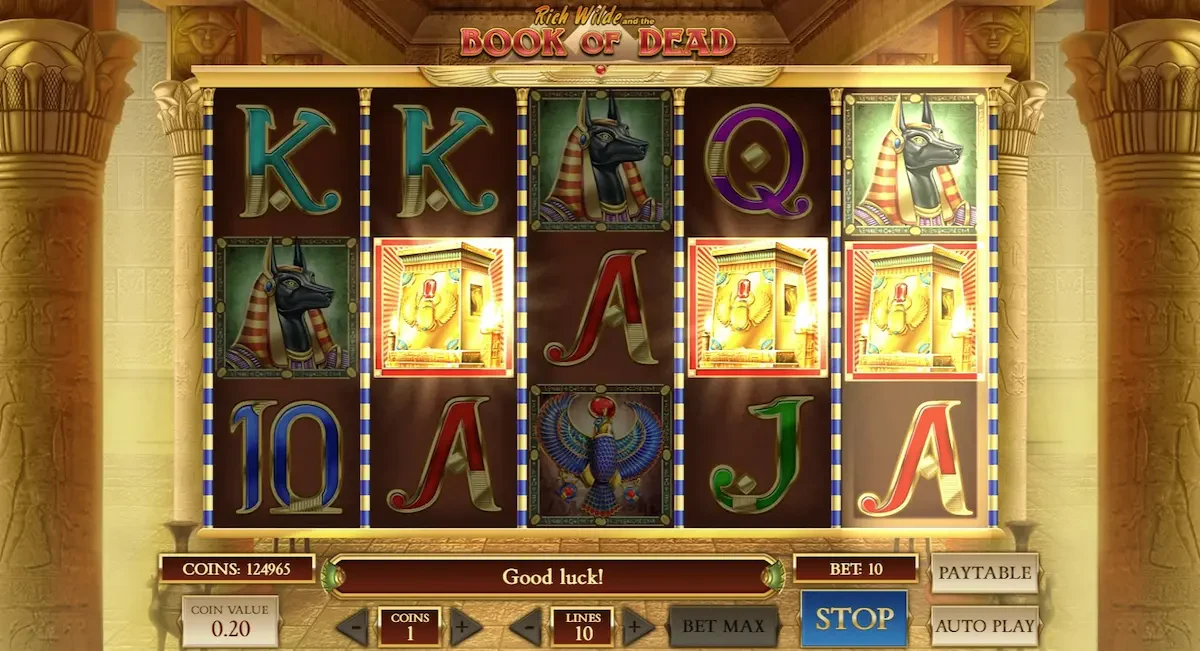The image size is (1200, 651).
Task: Open the PAYTABLE
Action: coord(984,573)
